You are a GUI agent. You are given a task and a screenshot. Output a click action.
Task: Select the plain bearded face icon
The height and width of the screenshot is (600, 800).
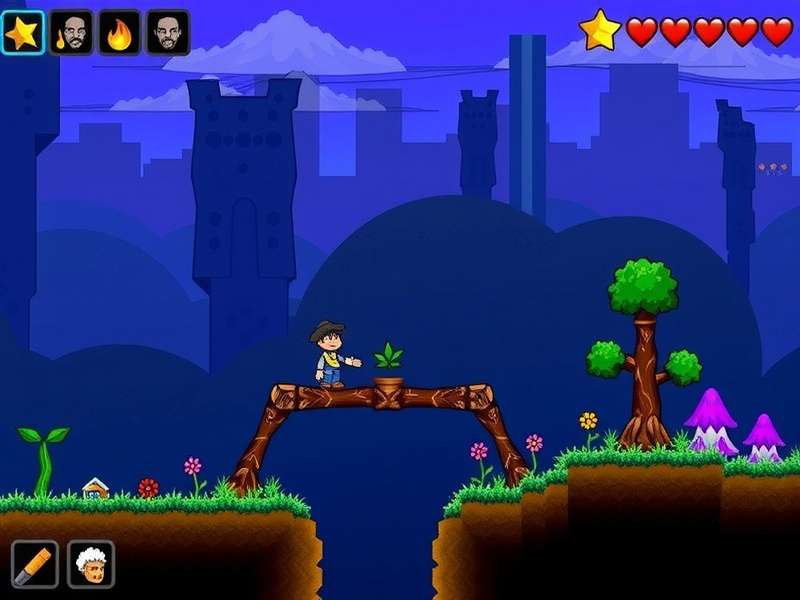tap(167, 33)
